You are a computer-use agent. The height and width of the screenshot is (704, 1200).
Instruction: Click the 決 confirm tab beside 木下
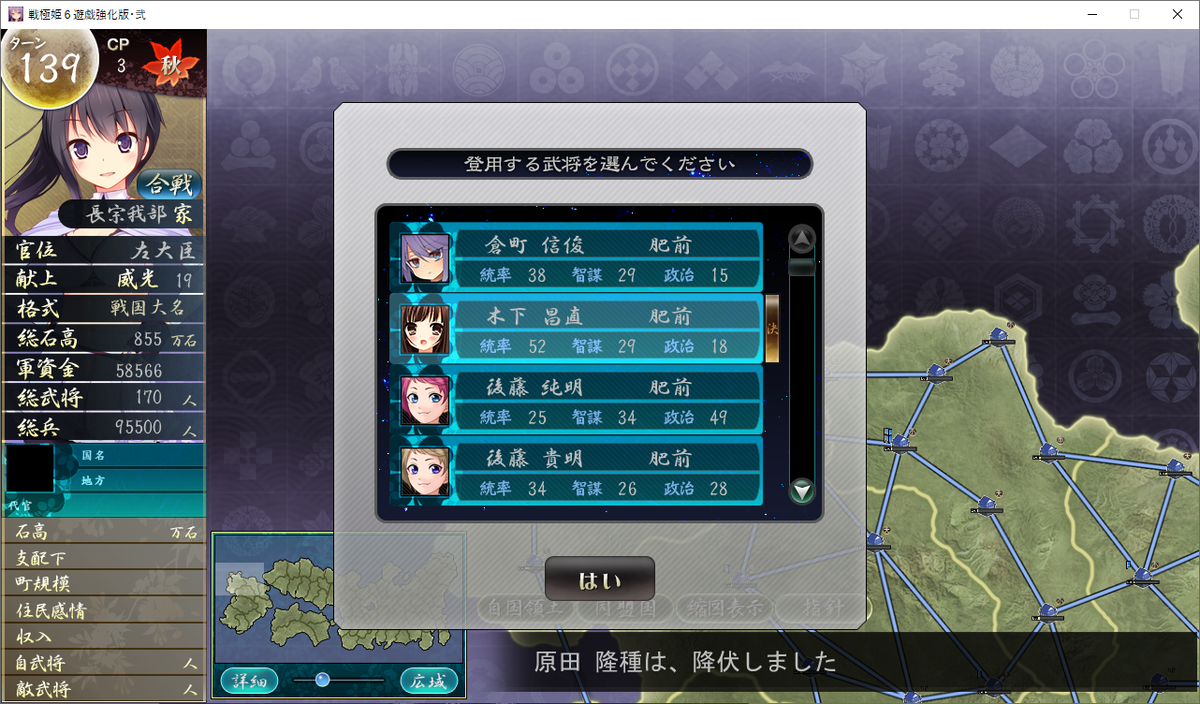click(x=772, y=328)
